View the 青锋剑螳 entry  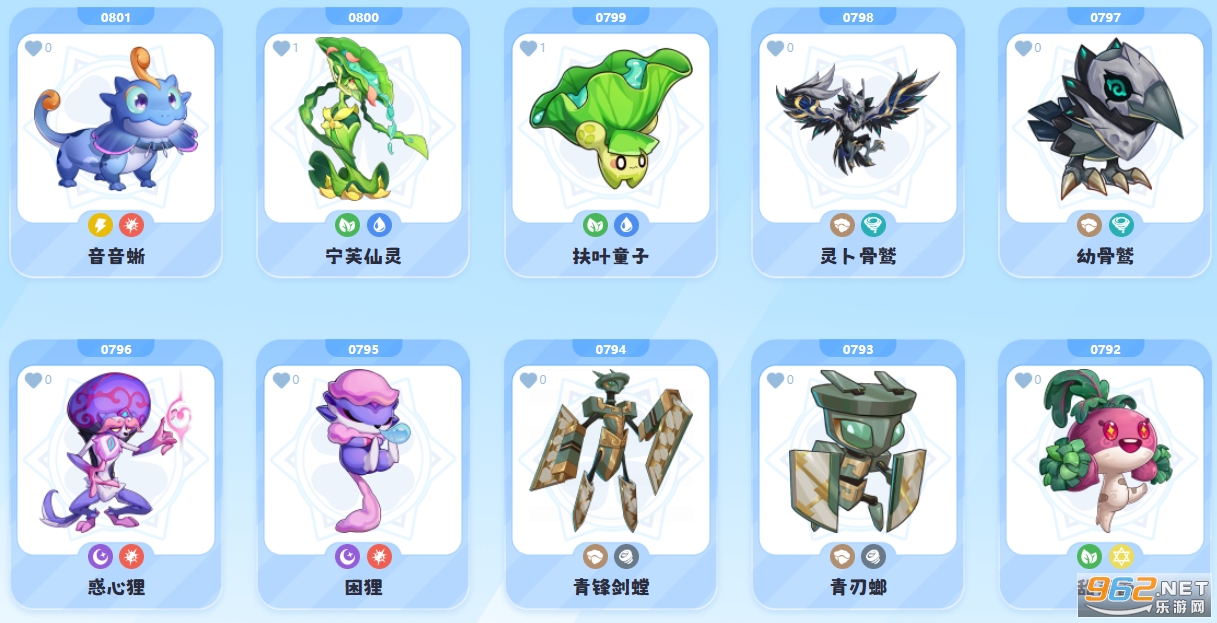(x=610, y=460)
